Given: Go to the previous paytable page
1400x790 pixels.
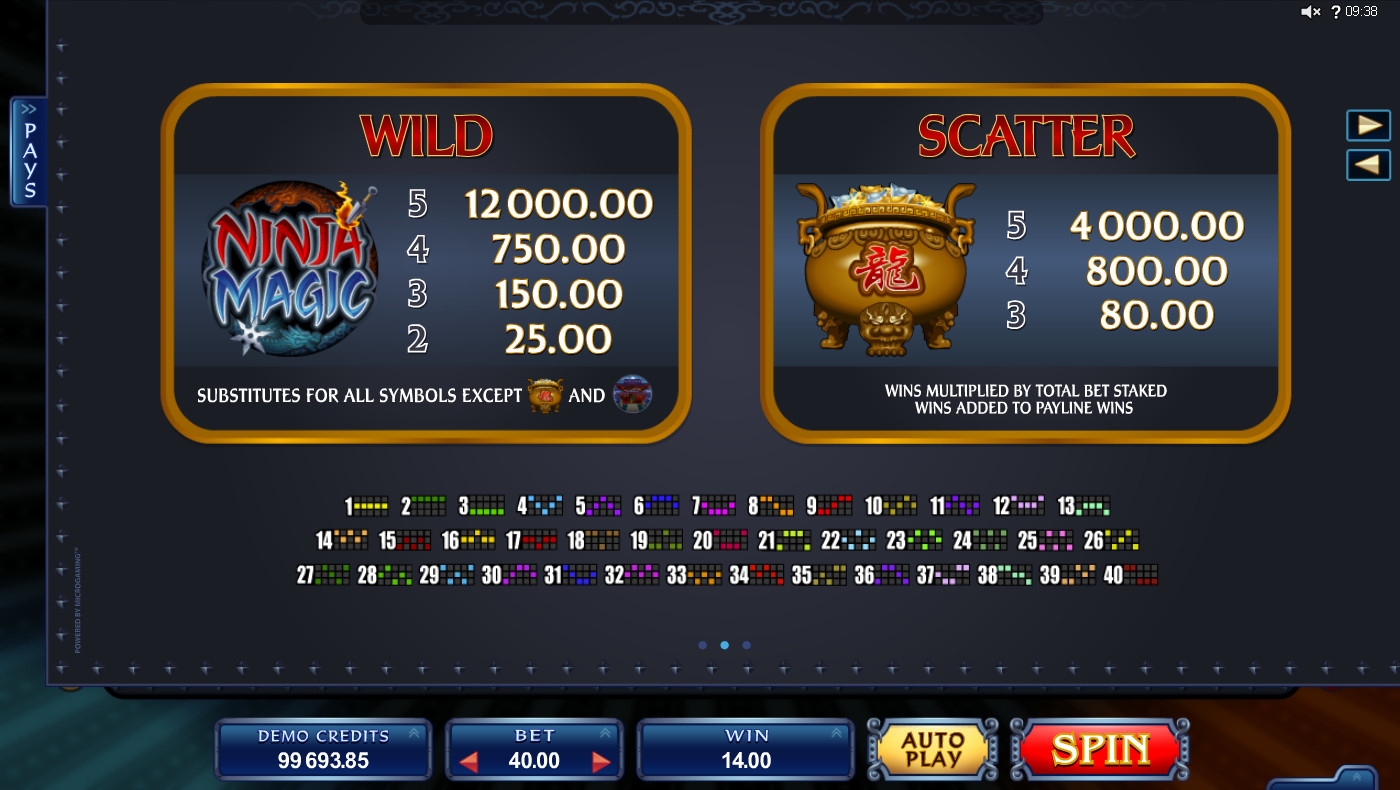Looking at the screenshot, I should [1367, 165].
